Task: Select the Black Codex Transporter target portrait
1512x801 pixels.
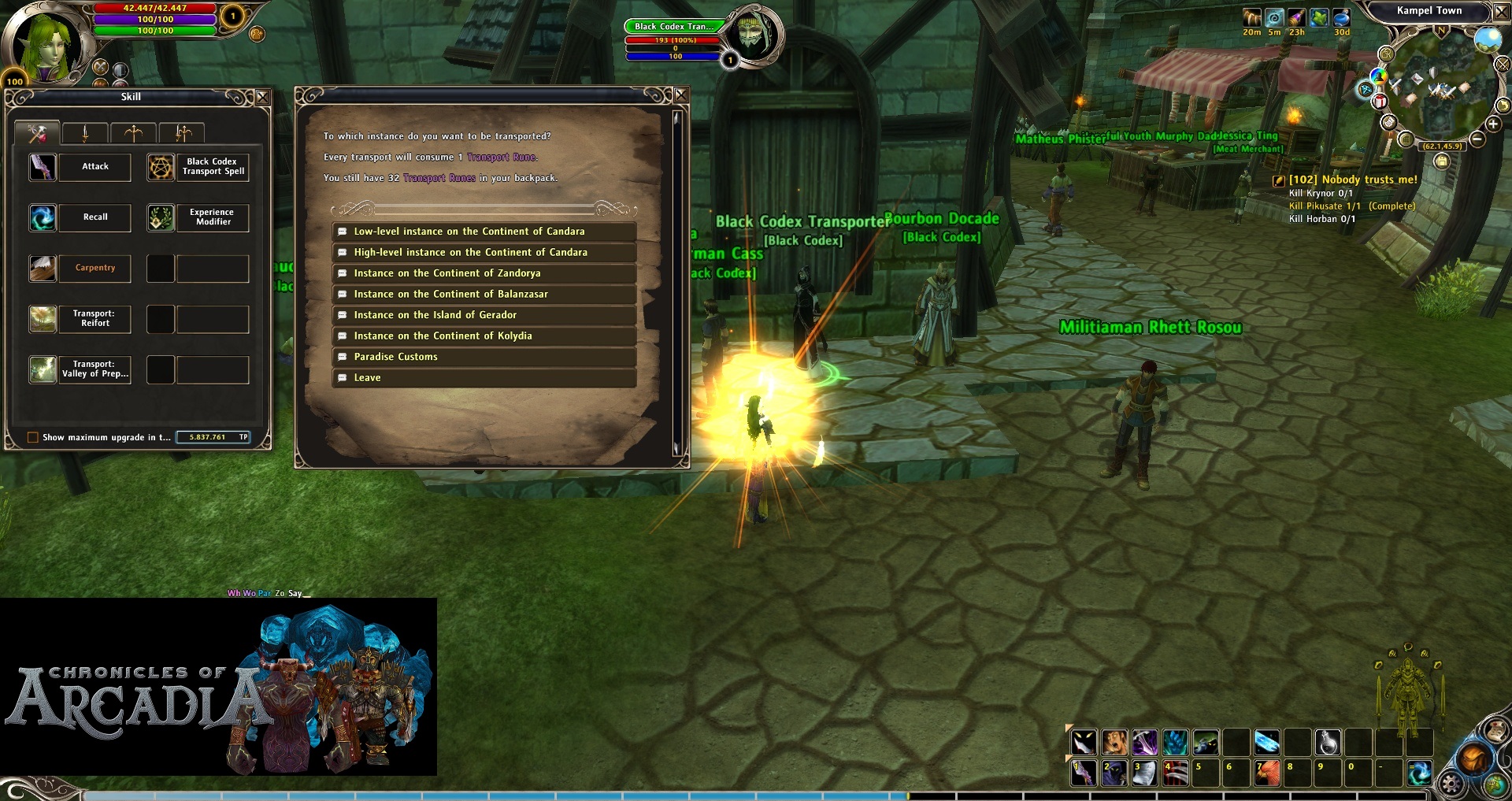Action: pyautogui.click(x=752, y=35)
